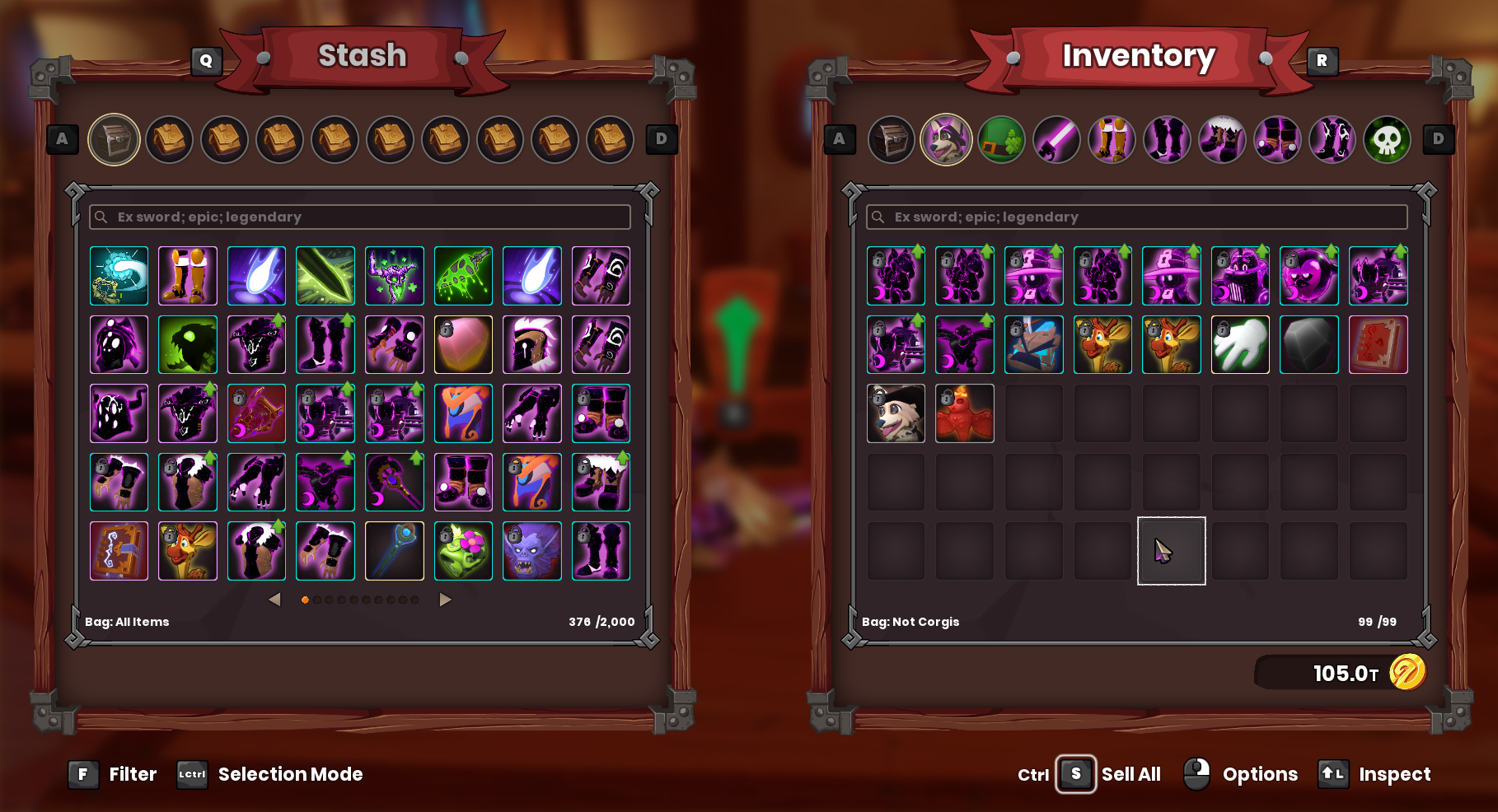Click the A cycle arrow beside Stash tabs
This screenshot has width=1498, height=812.
62,139
